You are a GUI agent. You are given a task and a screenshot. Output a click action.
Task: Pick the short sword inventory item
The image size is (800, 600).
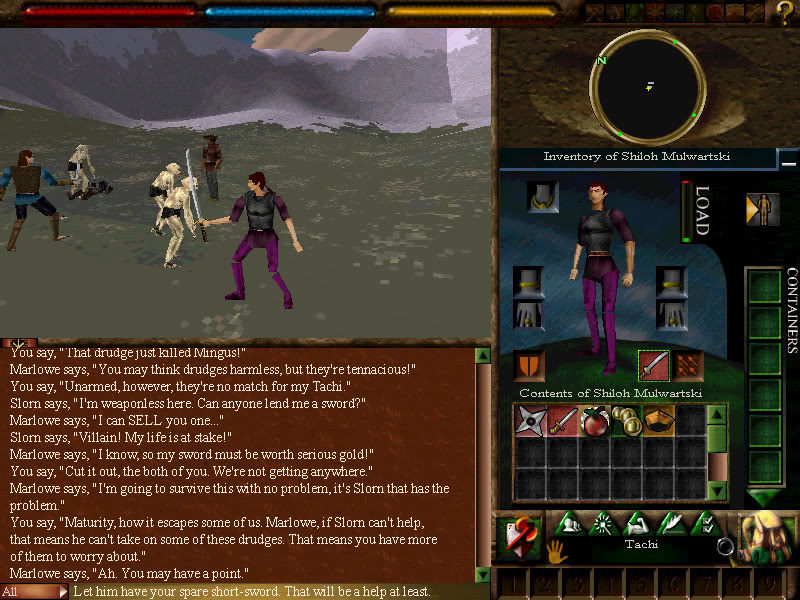pyautogui.click(x=562, y=421)
